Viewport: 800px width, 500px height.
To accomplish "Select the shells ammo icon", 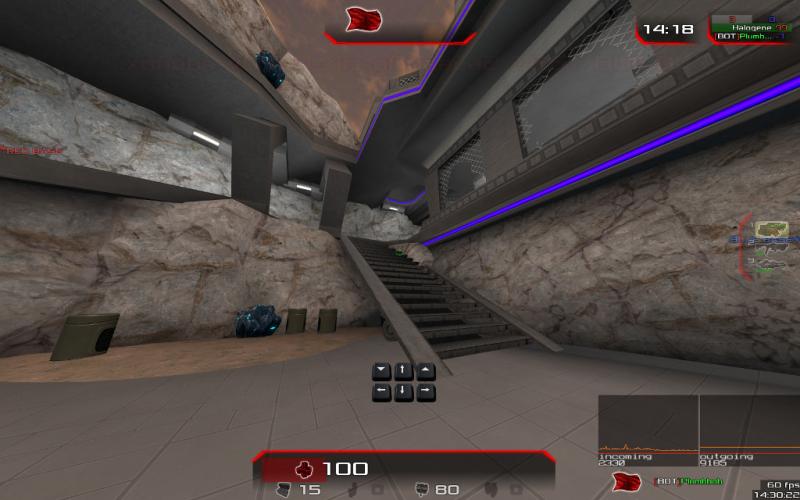I will [284, 489].
